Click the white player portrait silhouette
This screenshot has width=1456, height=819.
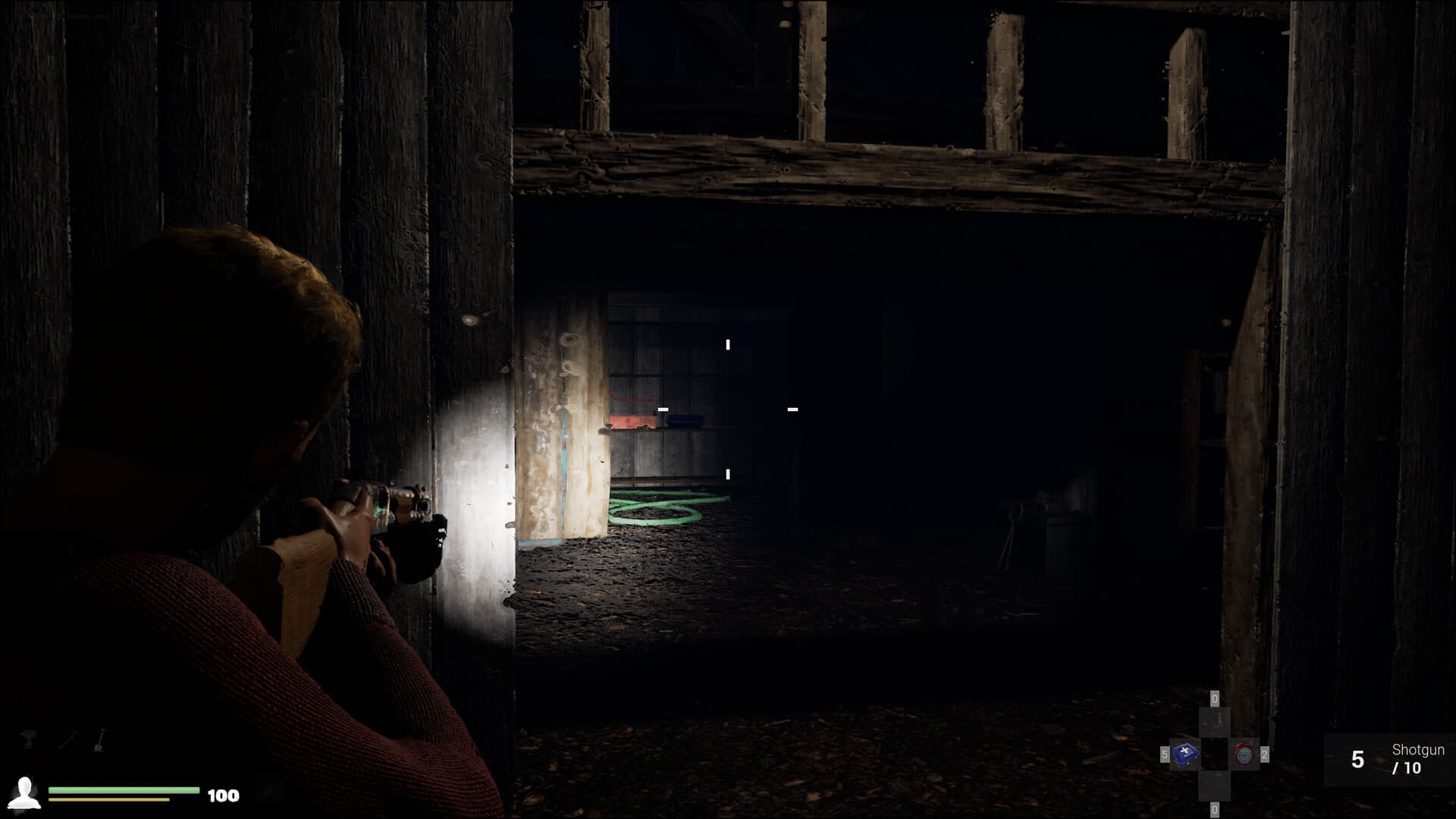[x=24, y=794]
